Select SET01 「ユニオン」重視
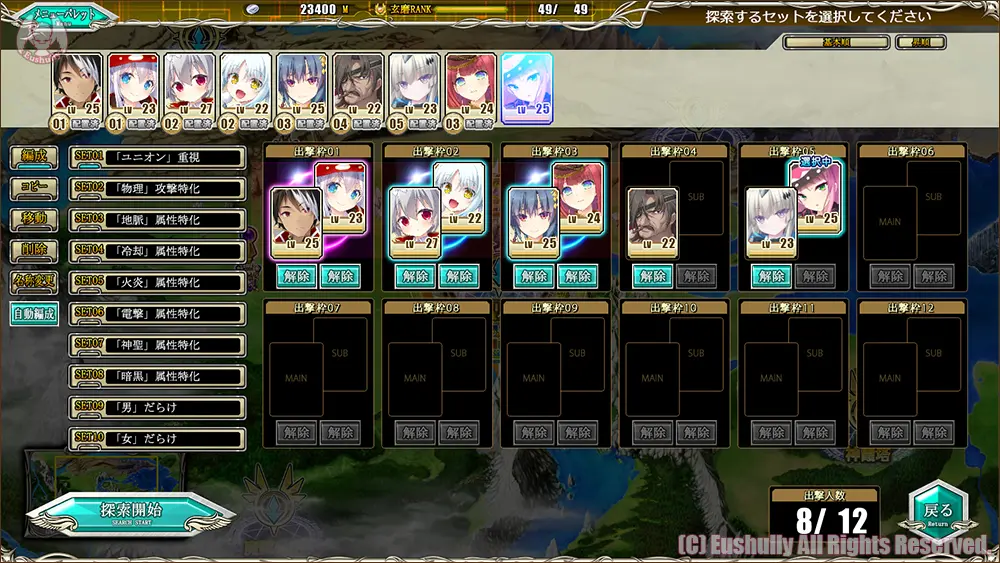The height and width of the screenshot is (563, 1000). tap(158, 157)
